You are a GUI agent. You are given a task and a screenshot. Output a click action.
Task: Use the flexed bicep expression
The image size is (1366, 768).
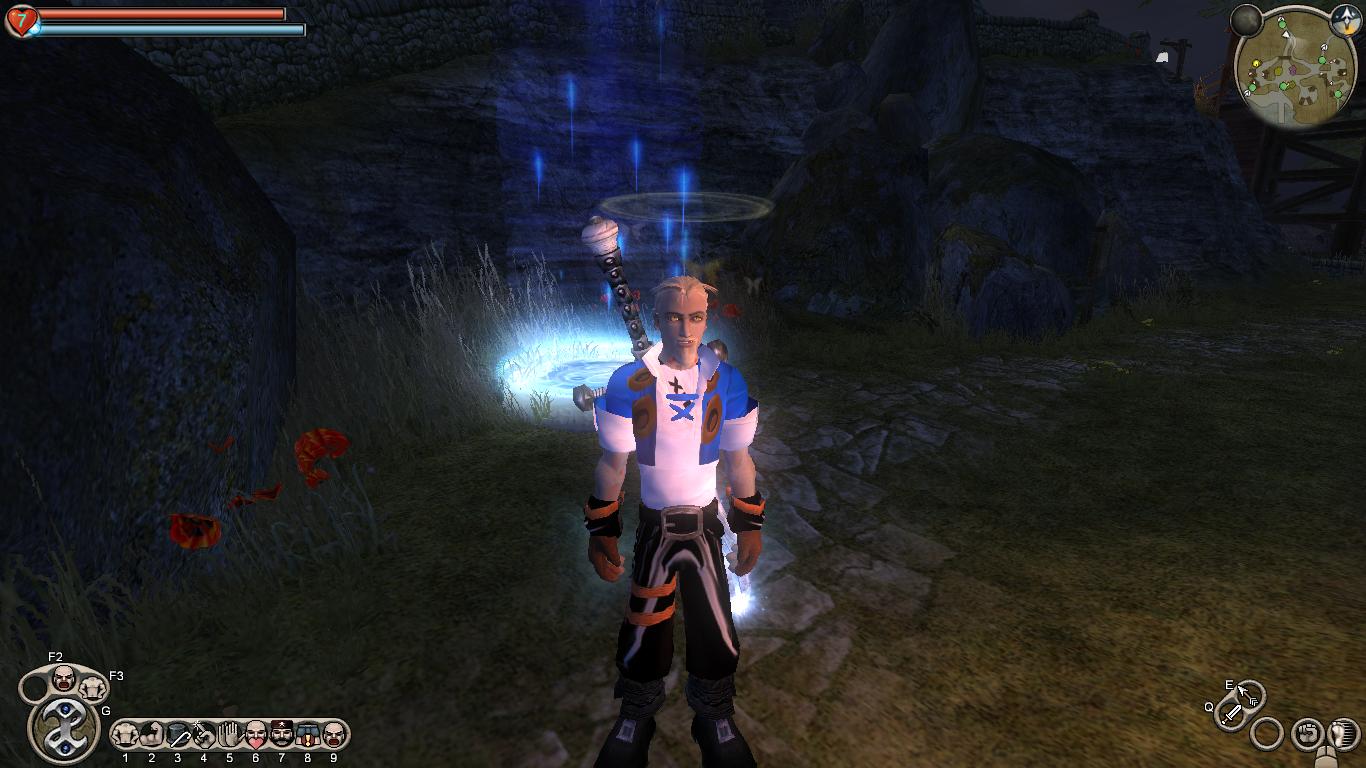pyautogui.click(x=152, y=735)
